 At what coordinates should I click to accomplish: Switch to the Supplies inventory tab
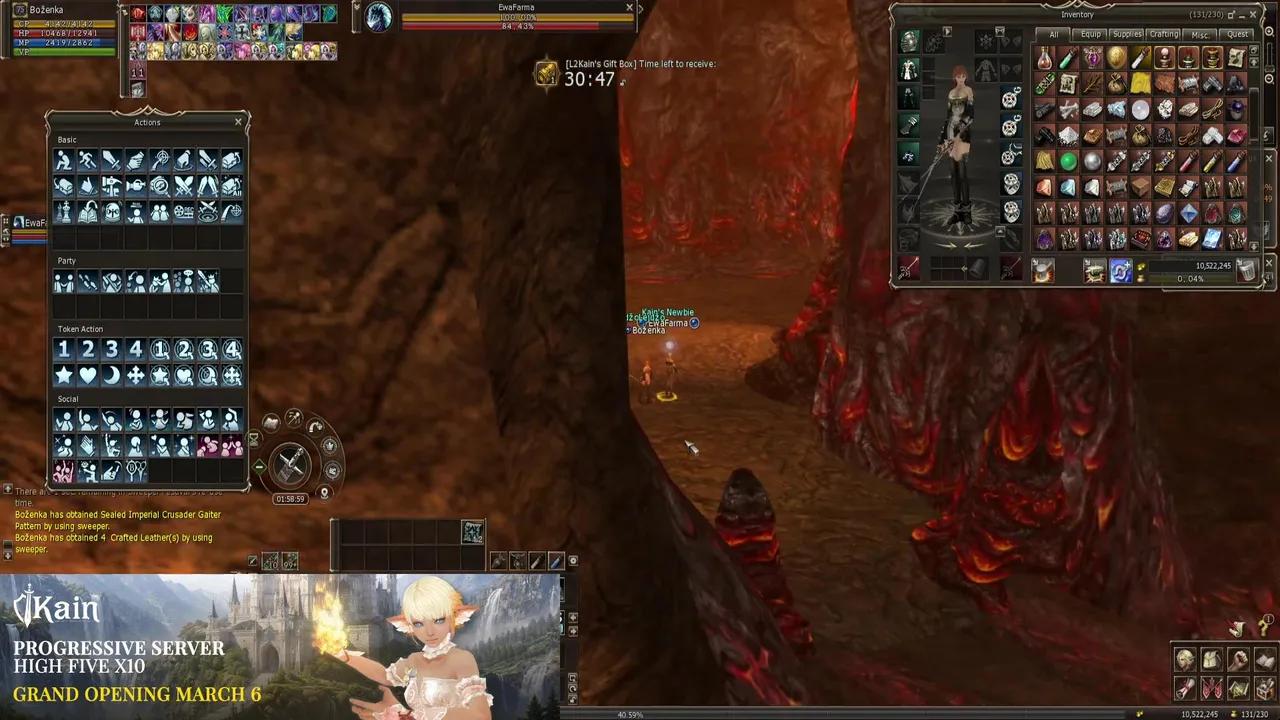[x=1126, y=33]
